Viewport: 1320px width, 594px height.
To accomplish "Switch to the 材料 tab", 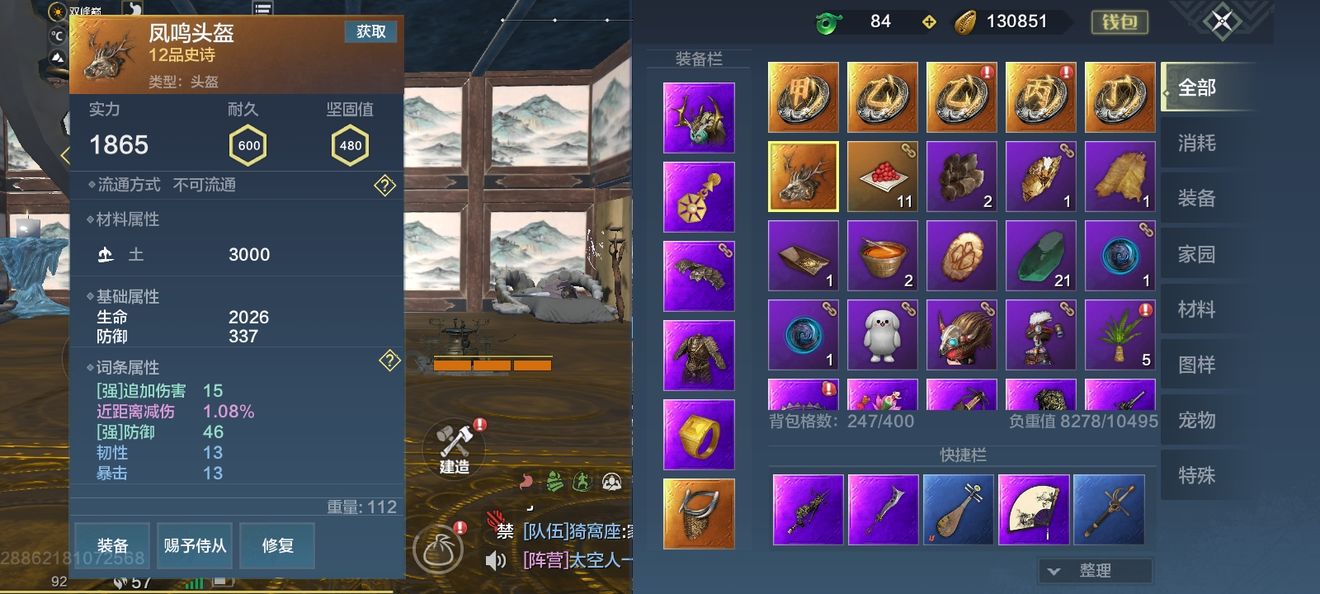I will point(1197,310).
